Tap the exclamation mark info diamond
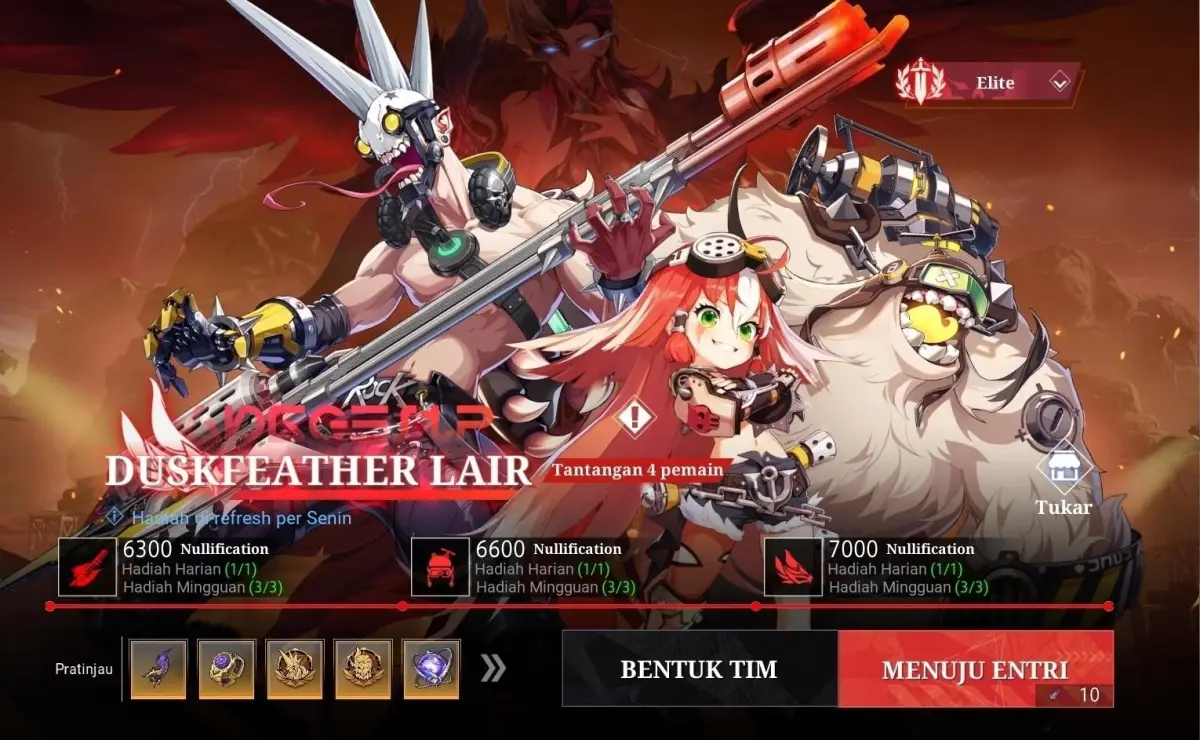Viewport: 1200px width, 740px height. tap(633, 416)
